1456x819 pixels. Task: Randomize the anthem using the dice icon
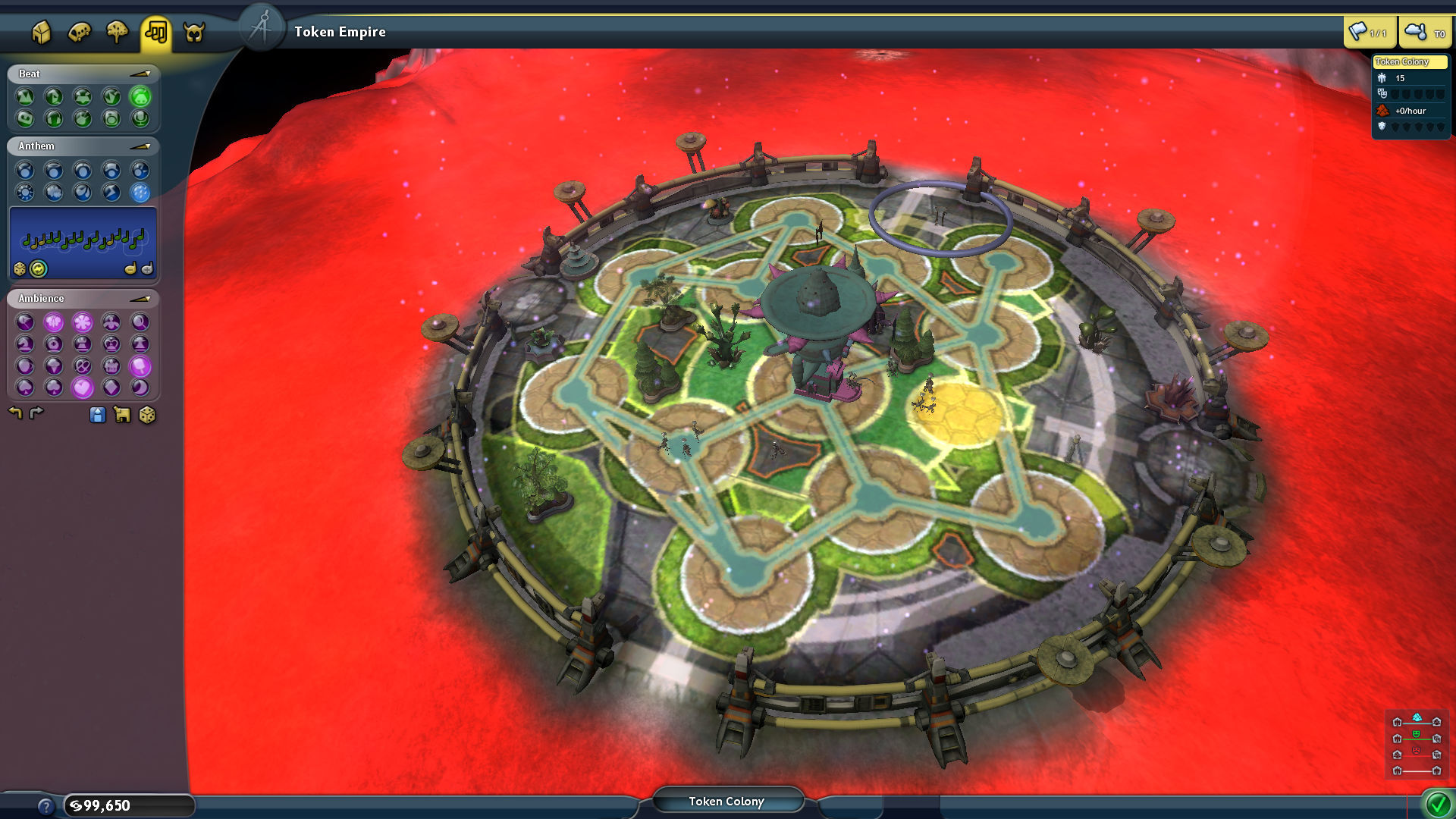[x=19, y=268]
